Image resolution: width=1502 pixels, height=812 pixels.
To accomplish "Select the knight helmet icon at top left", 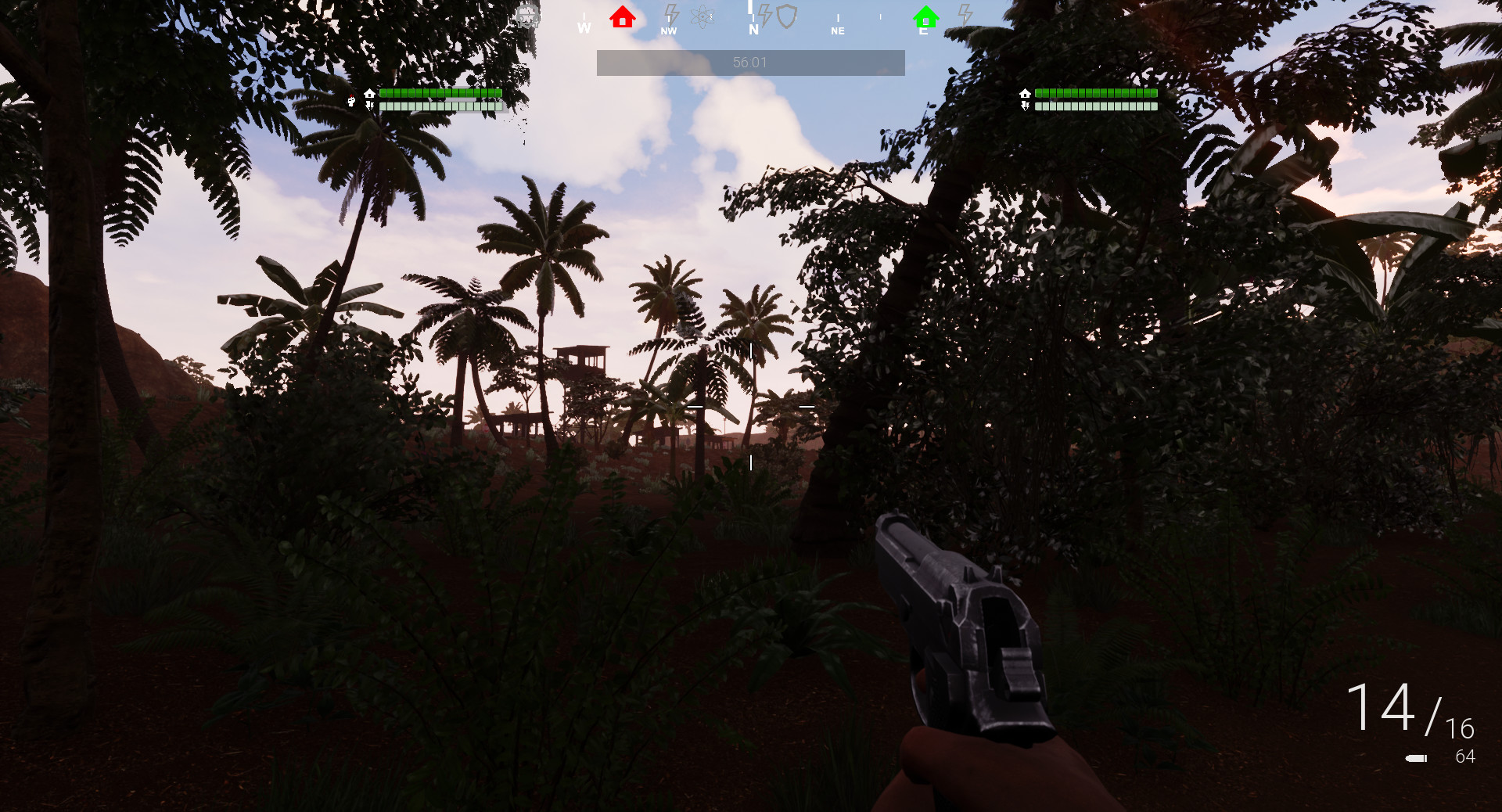I will point(527,16).
